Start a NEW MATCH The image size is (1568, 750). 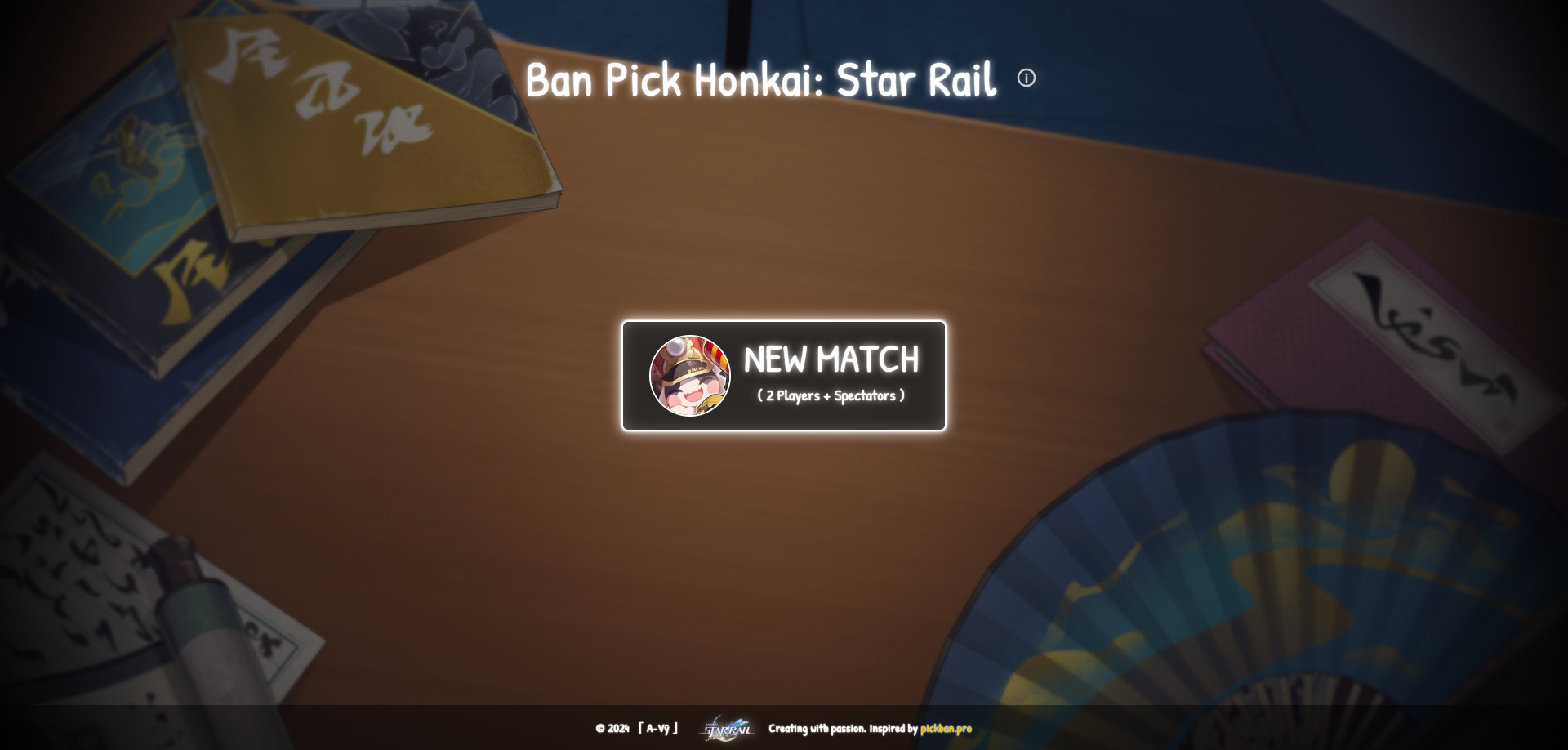click(x=783, y=375)
